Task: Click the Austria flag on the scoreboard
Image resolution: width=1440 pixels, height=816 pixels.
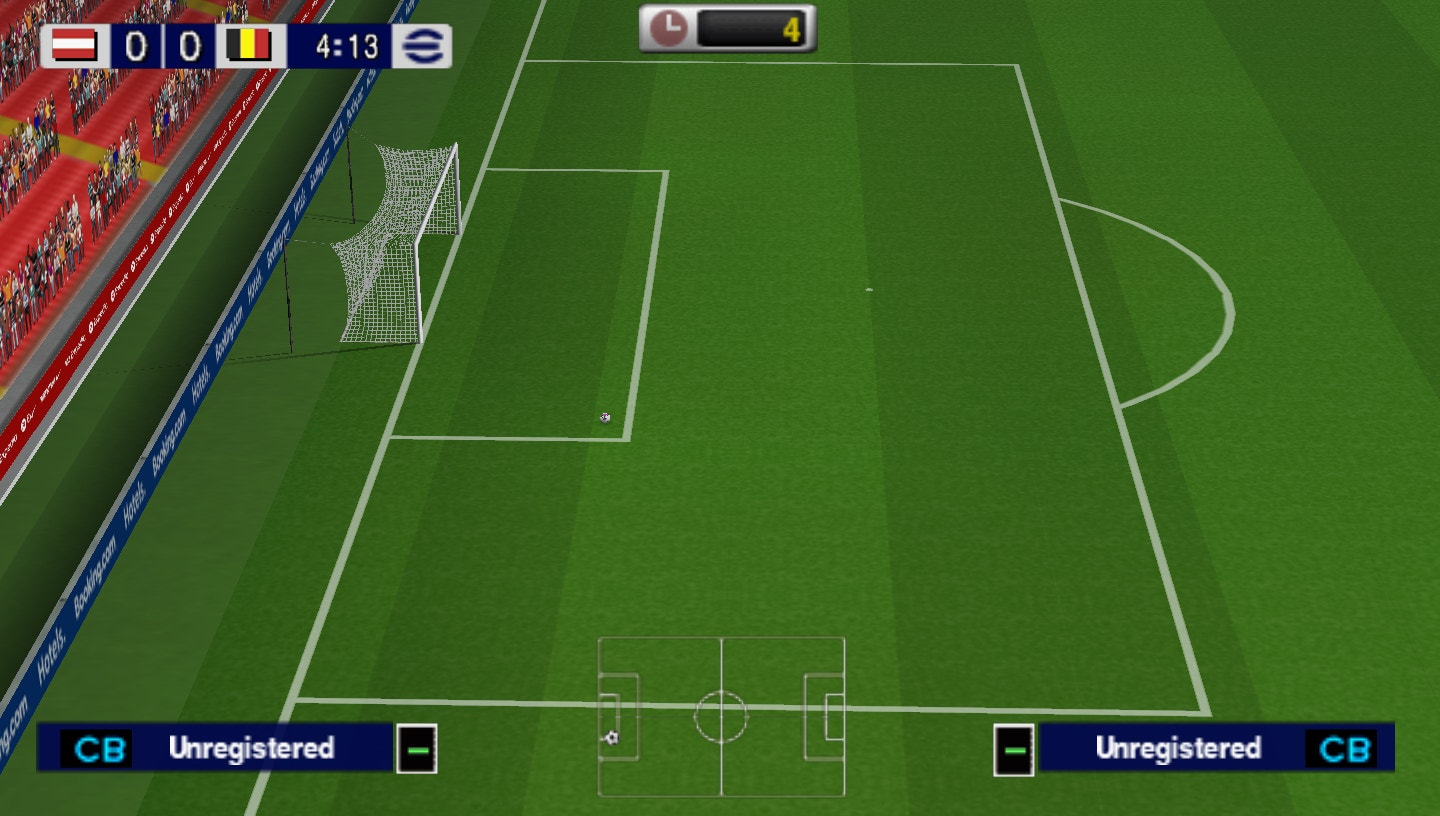Action: (75, 45)
